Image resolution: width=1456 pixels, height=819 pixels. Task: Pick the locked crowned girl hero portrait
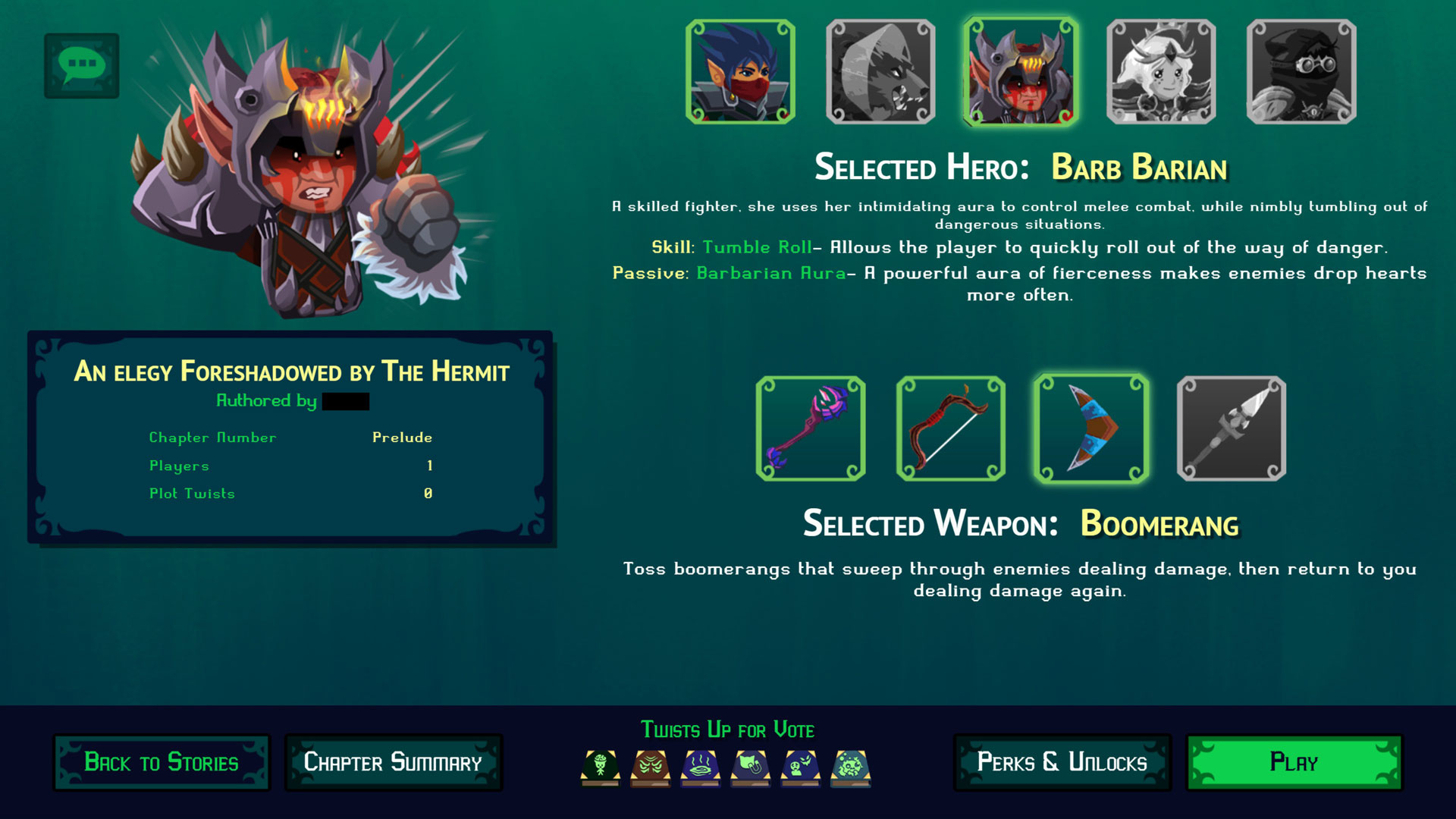click(x=1161, y=71)
